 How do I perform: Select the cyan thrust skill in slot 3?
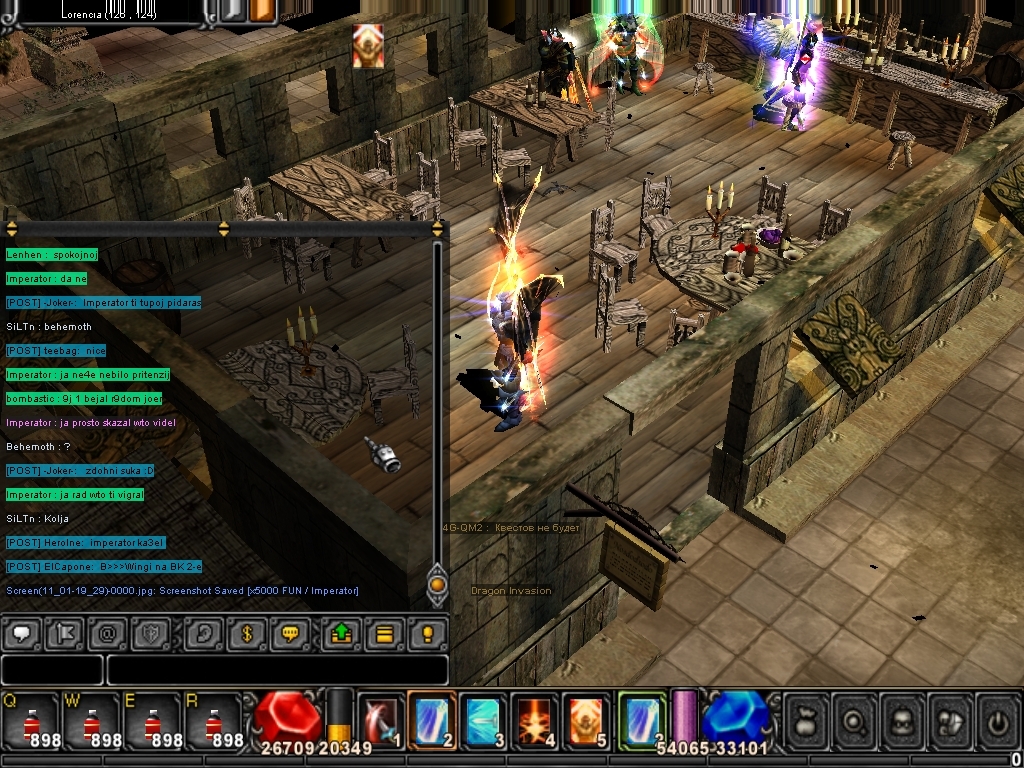[484, 720]
